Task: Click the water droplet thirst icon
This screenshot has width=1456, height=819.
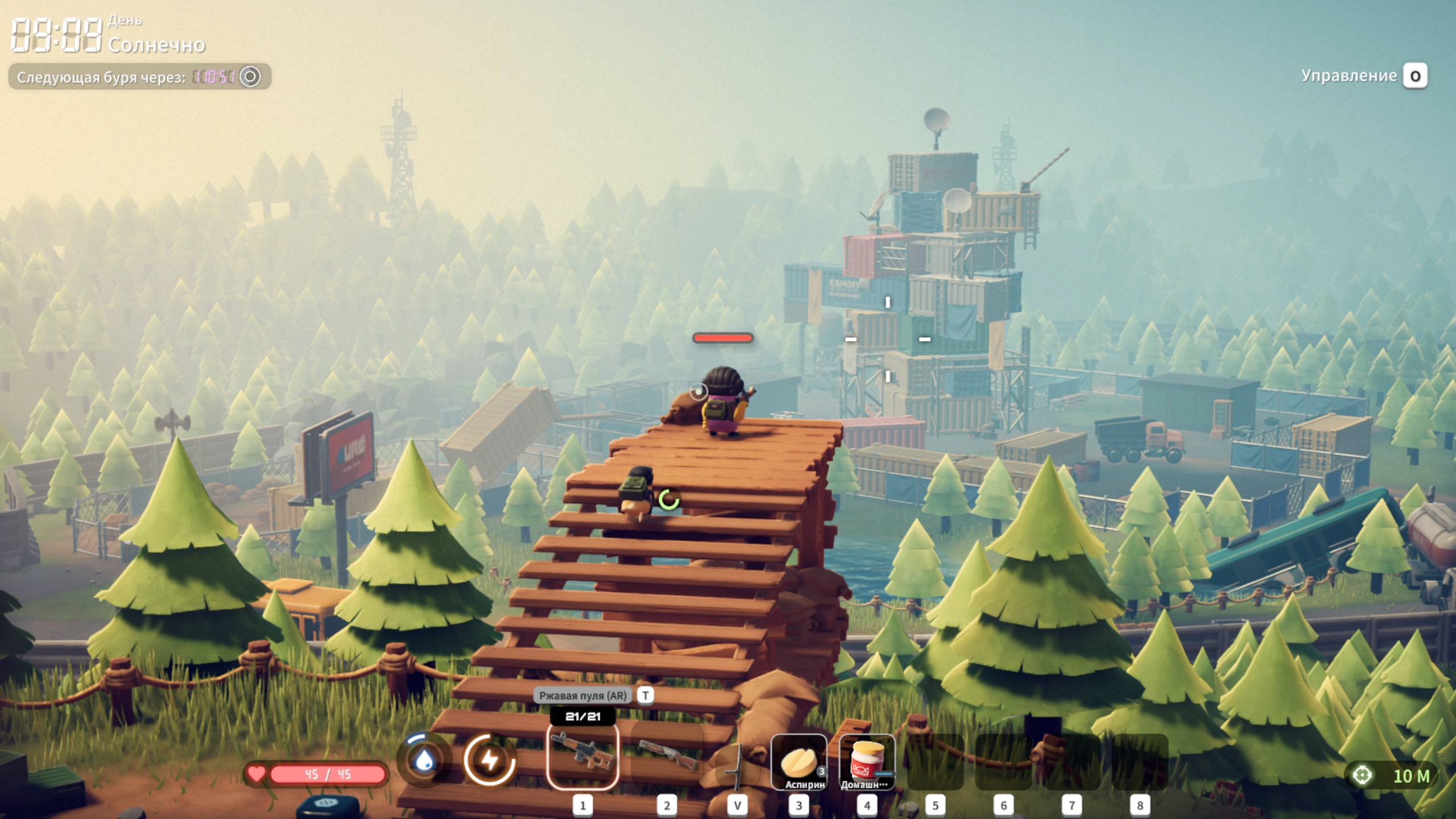Action: 424,760
